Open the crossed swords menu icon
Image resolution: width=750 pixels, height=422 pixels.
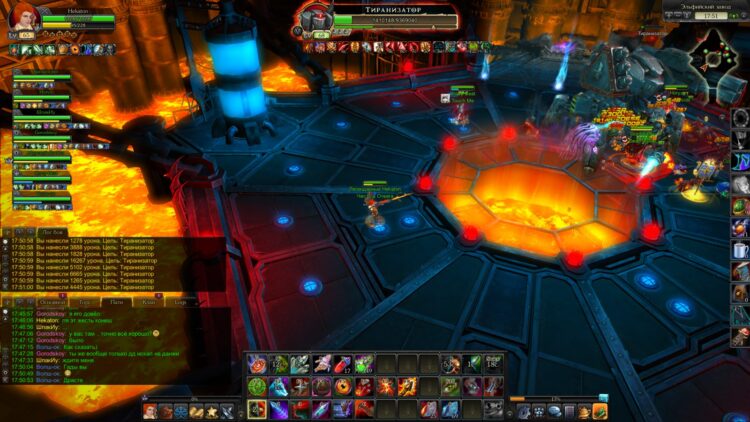pos(226,410)
